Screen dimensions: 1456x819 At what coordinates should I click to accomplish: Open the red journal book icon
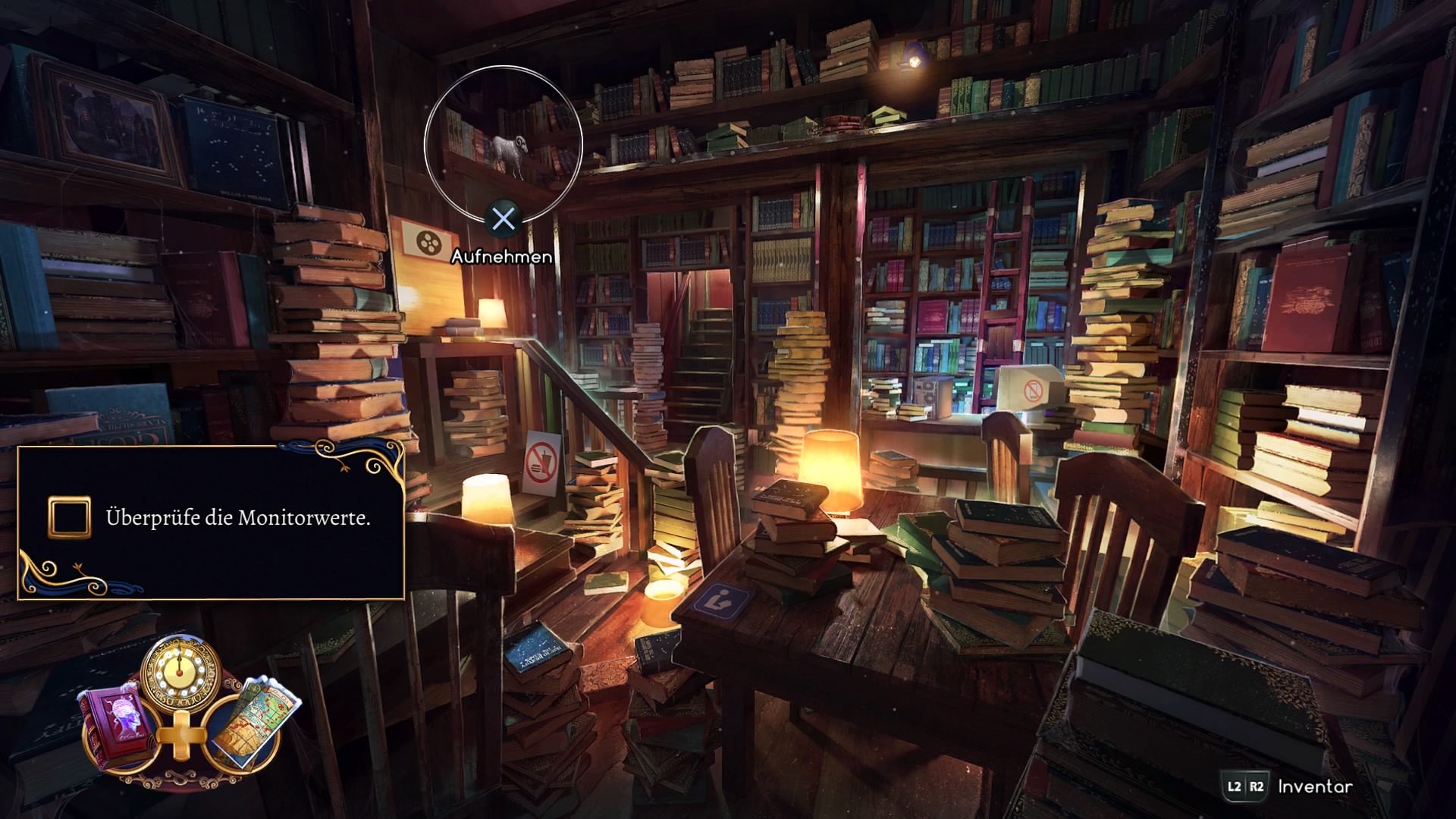pos(115,722)
